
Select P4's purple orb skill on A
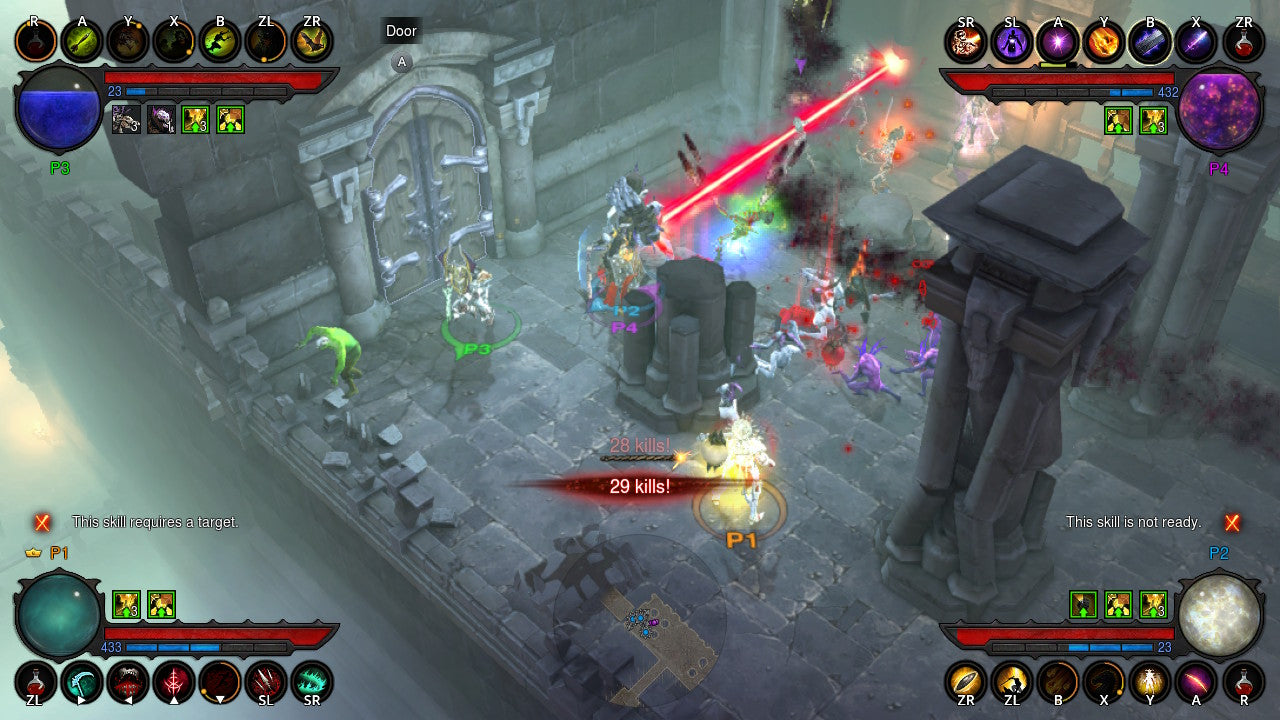tap(1058, 41)
